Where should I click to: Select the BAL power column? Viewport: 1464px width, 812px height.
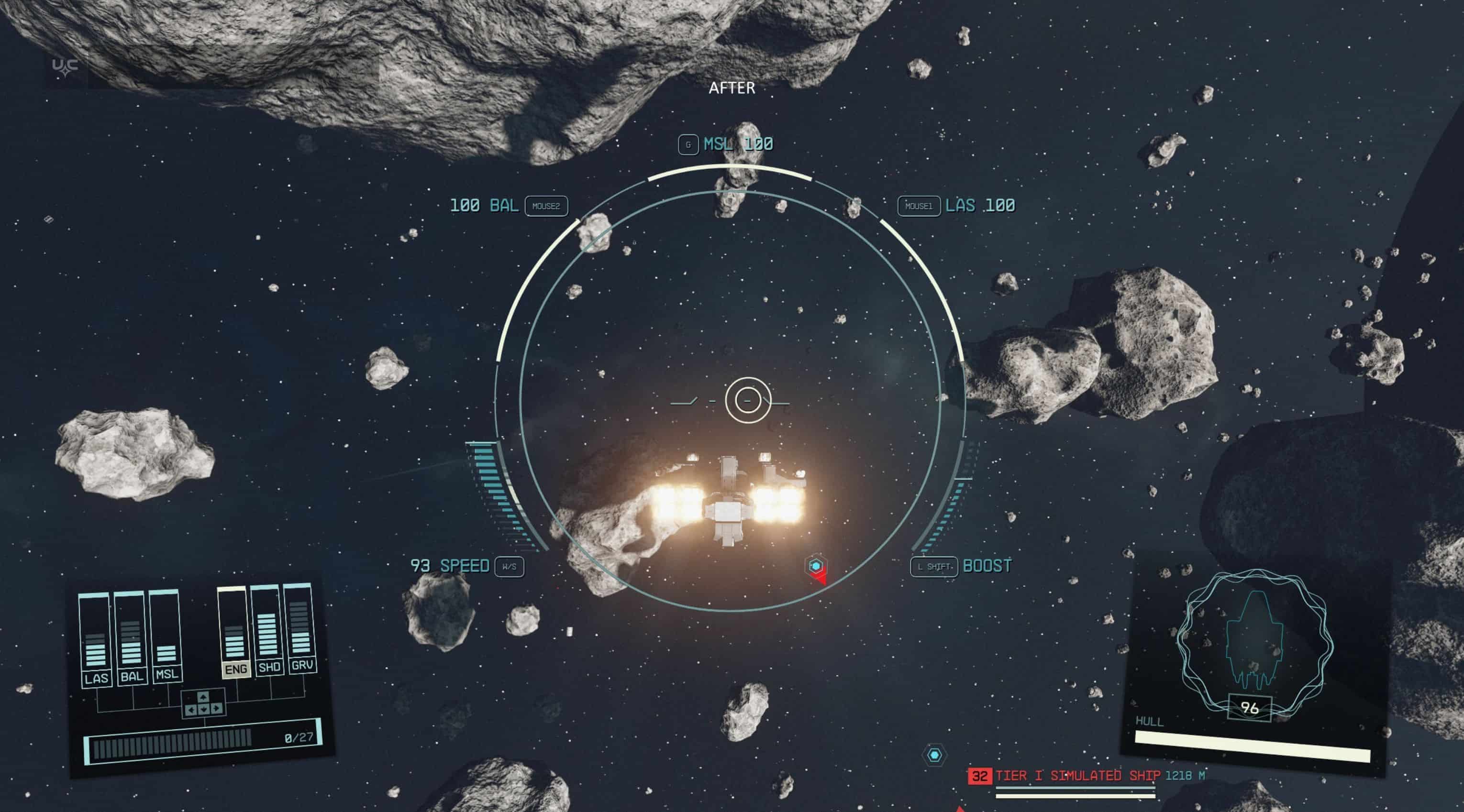(x=131, y=637)
